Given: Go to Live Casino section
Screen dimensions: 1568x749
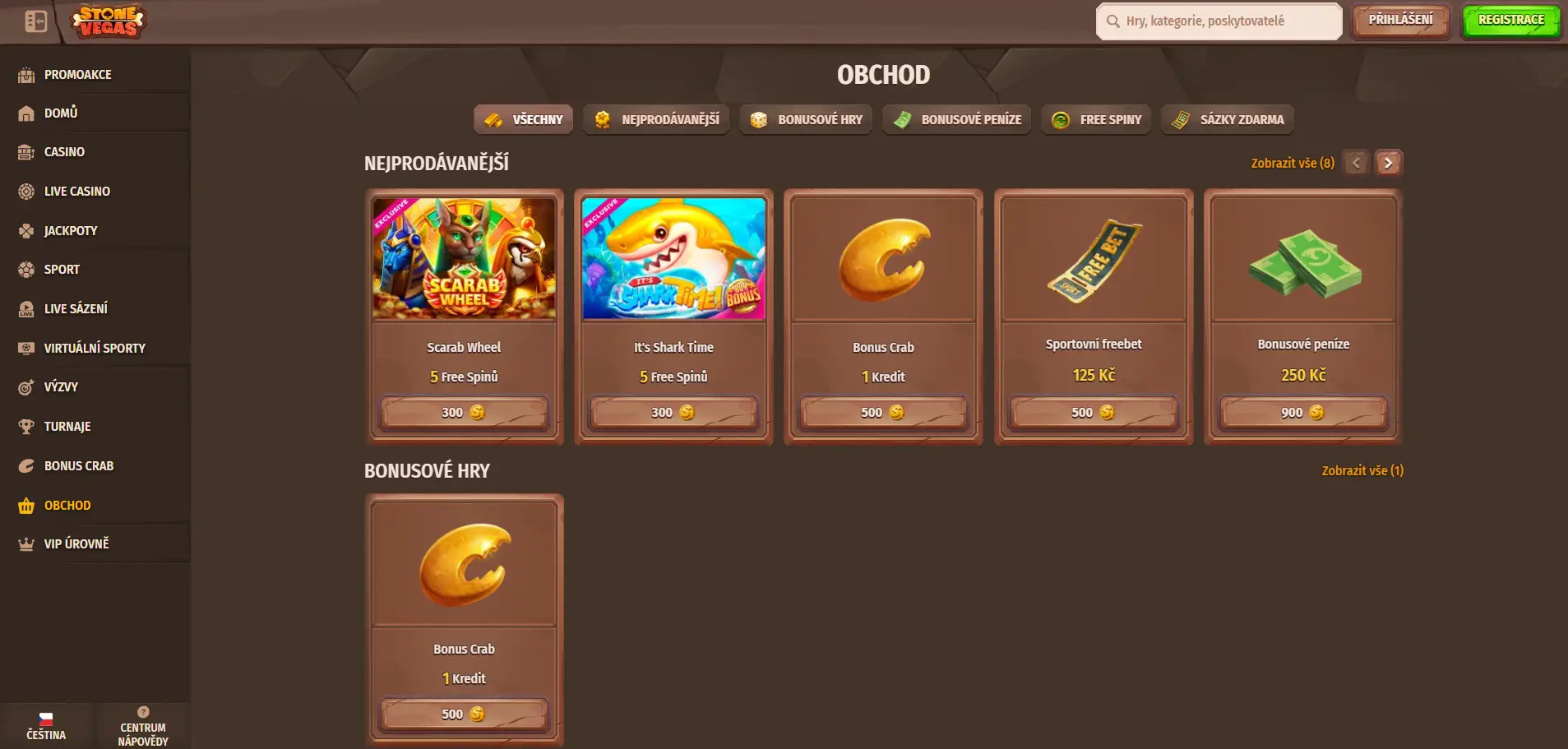Looking at the screenshot, I should [x=76, y=192].
